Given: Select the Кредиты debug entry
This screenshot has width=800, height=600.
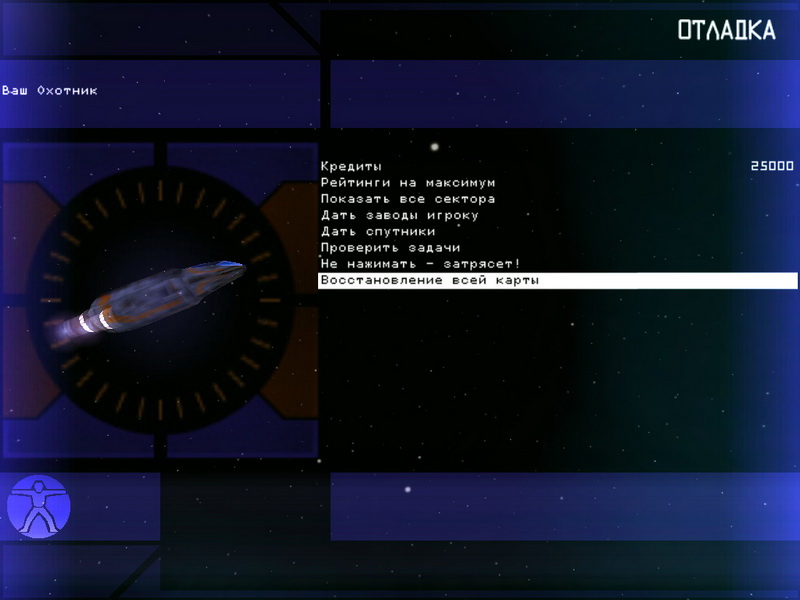Looking at the screenshot, I should (352, 166).
